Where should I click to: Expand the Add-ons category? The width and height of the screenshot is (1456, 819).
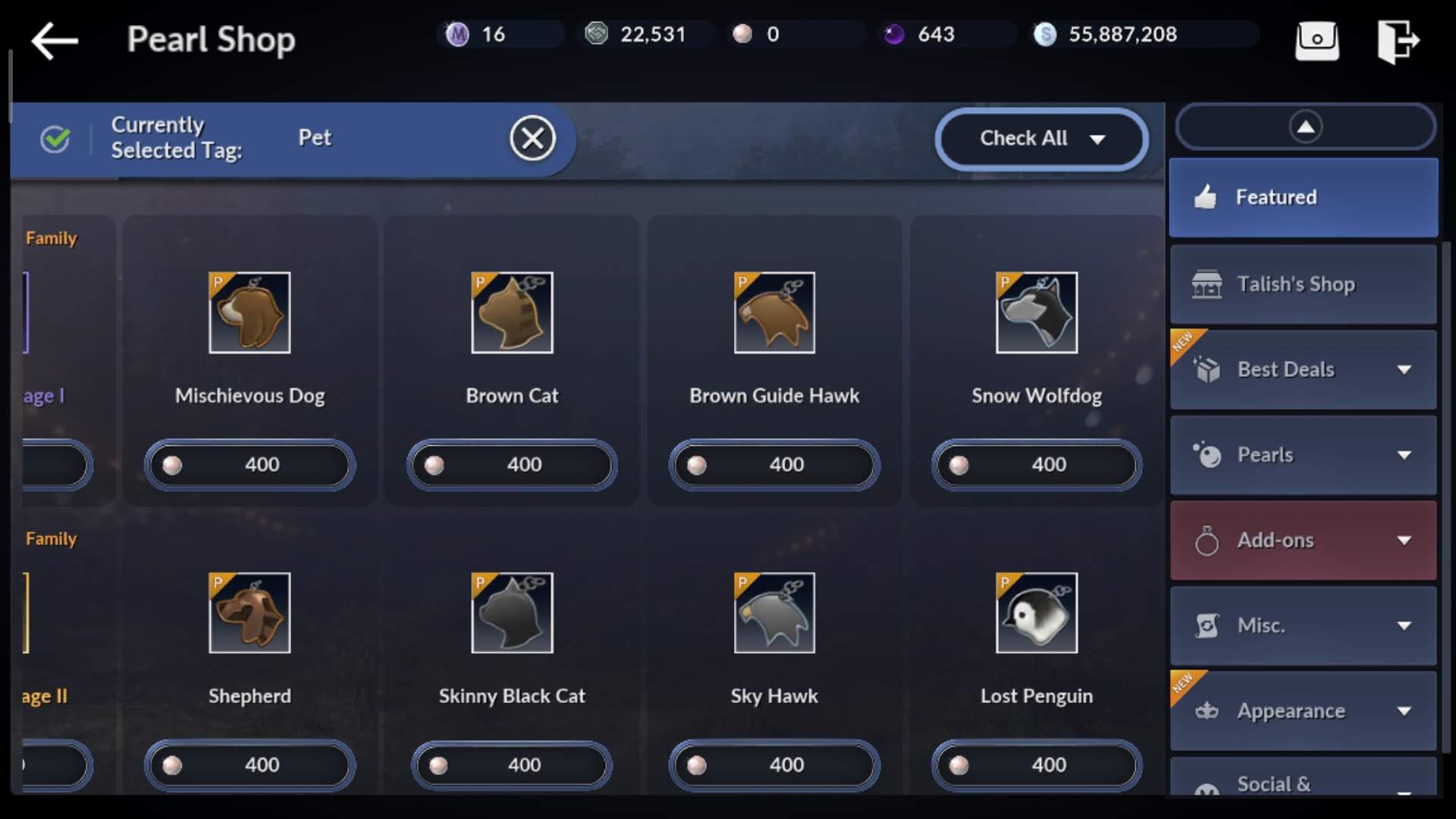[x=1303, y=541]
